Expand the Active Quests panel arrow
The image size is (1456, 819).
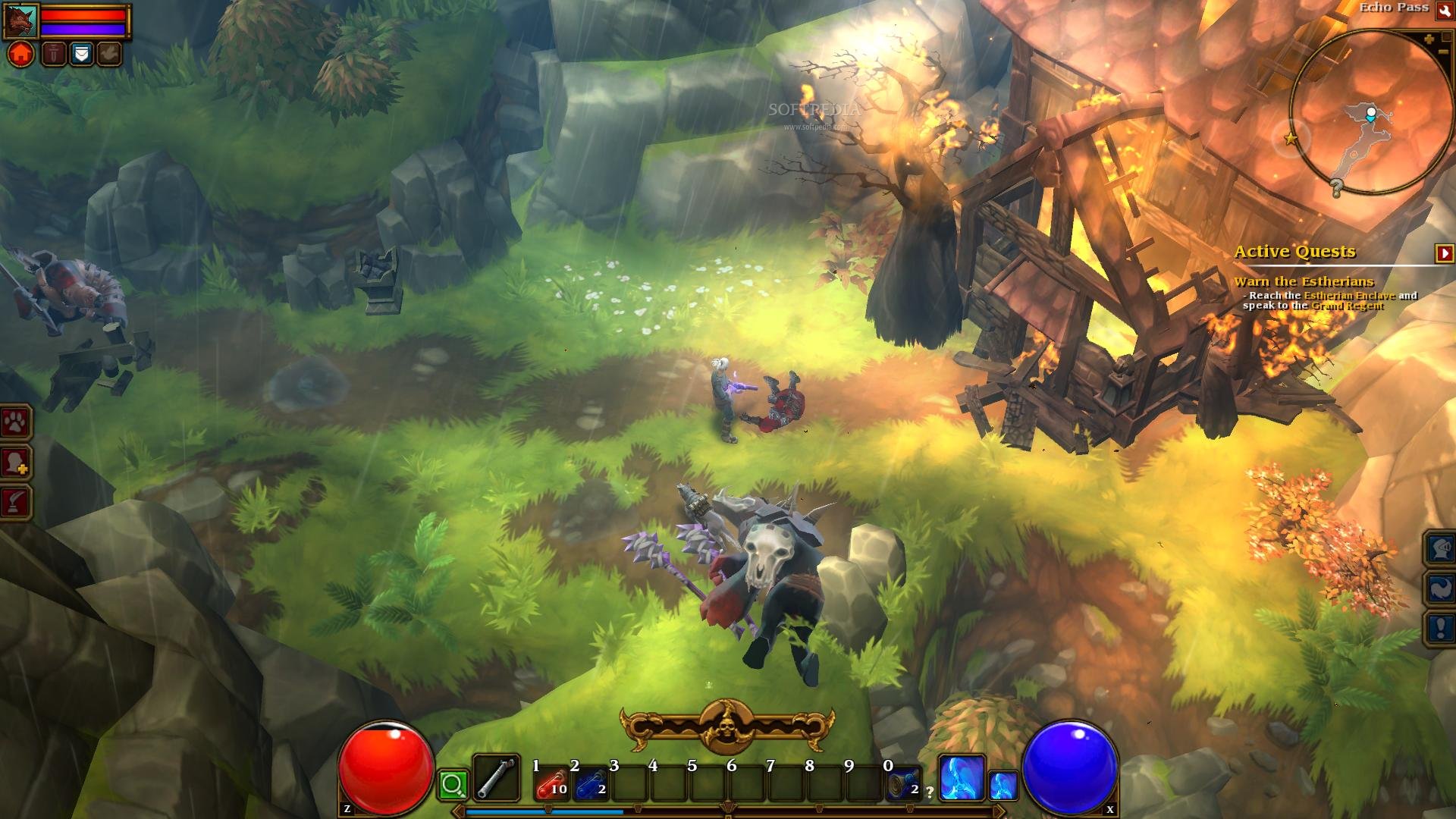coord(1445,252)
